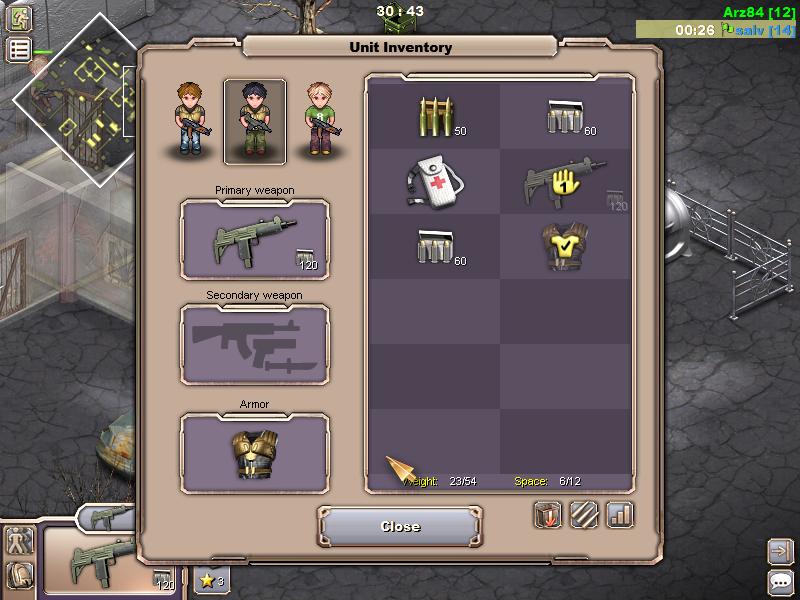
Task: Select the equipped Armor vest slot
Action: tap(254, 453)
